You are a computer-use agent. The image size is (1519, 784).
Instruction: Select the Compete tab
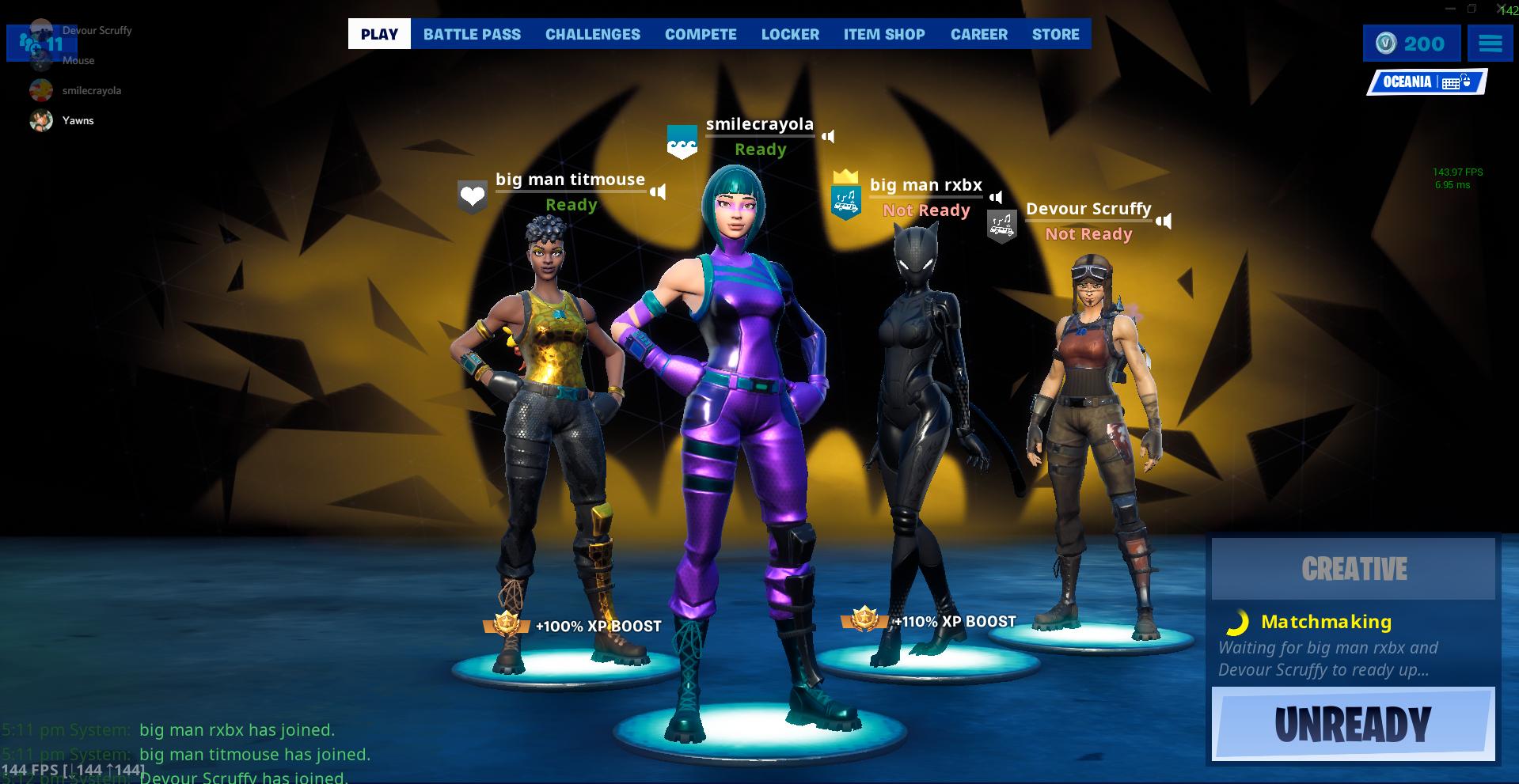point(701,34)
